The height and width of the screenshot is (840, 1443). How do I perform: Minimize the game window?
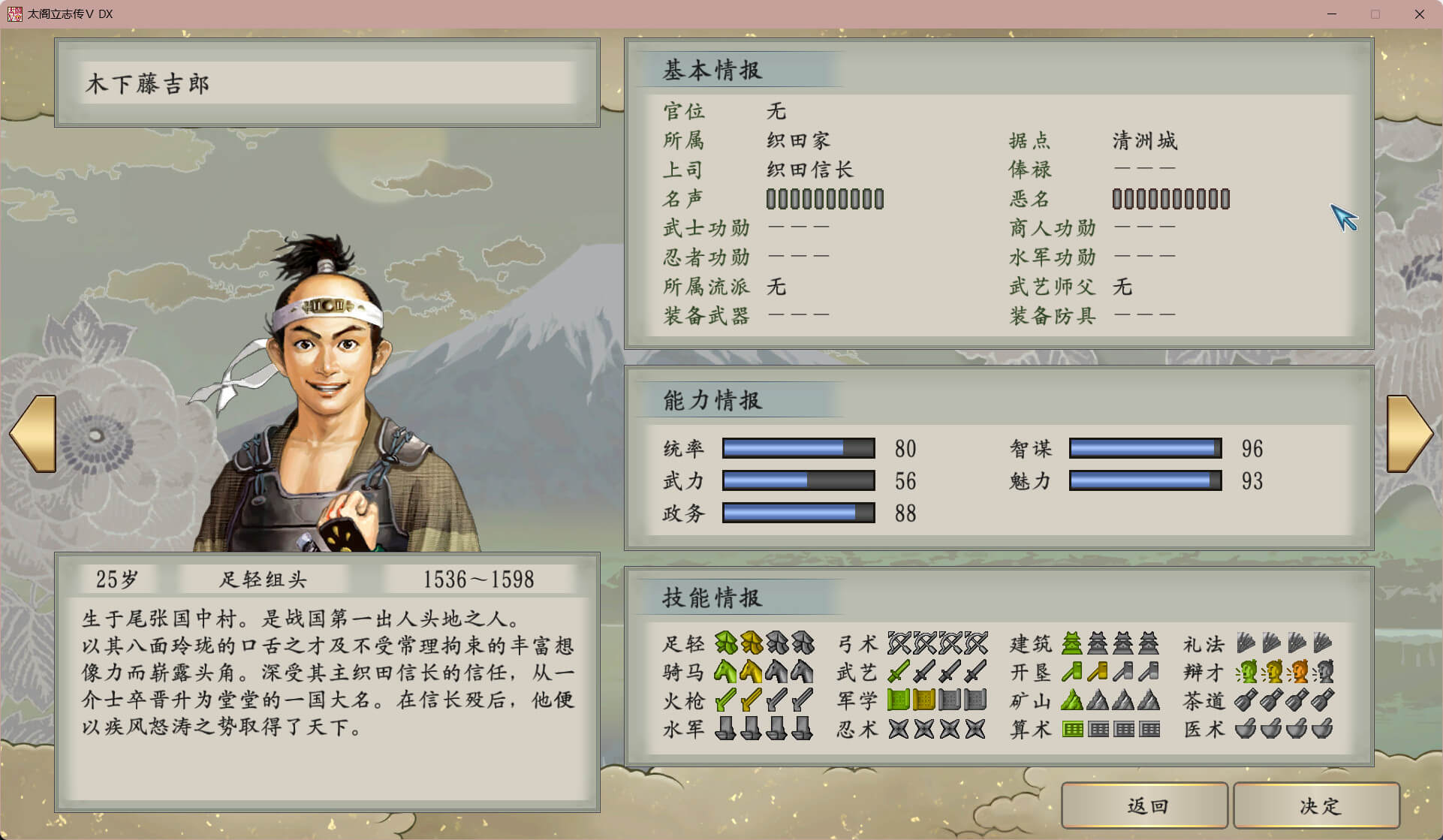click(x=1332, y=14)
